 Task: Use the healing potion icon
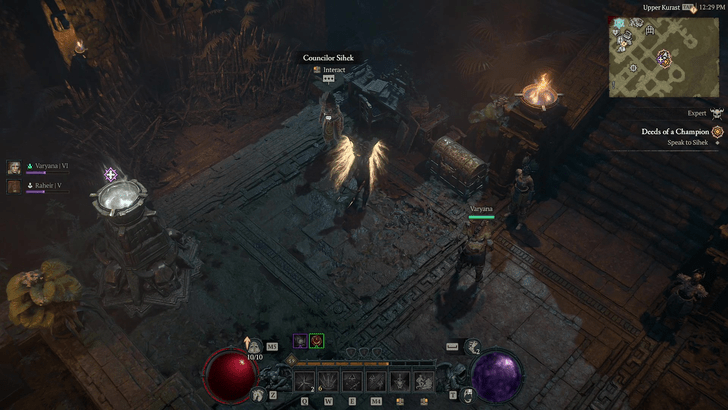point(255,345)
